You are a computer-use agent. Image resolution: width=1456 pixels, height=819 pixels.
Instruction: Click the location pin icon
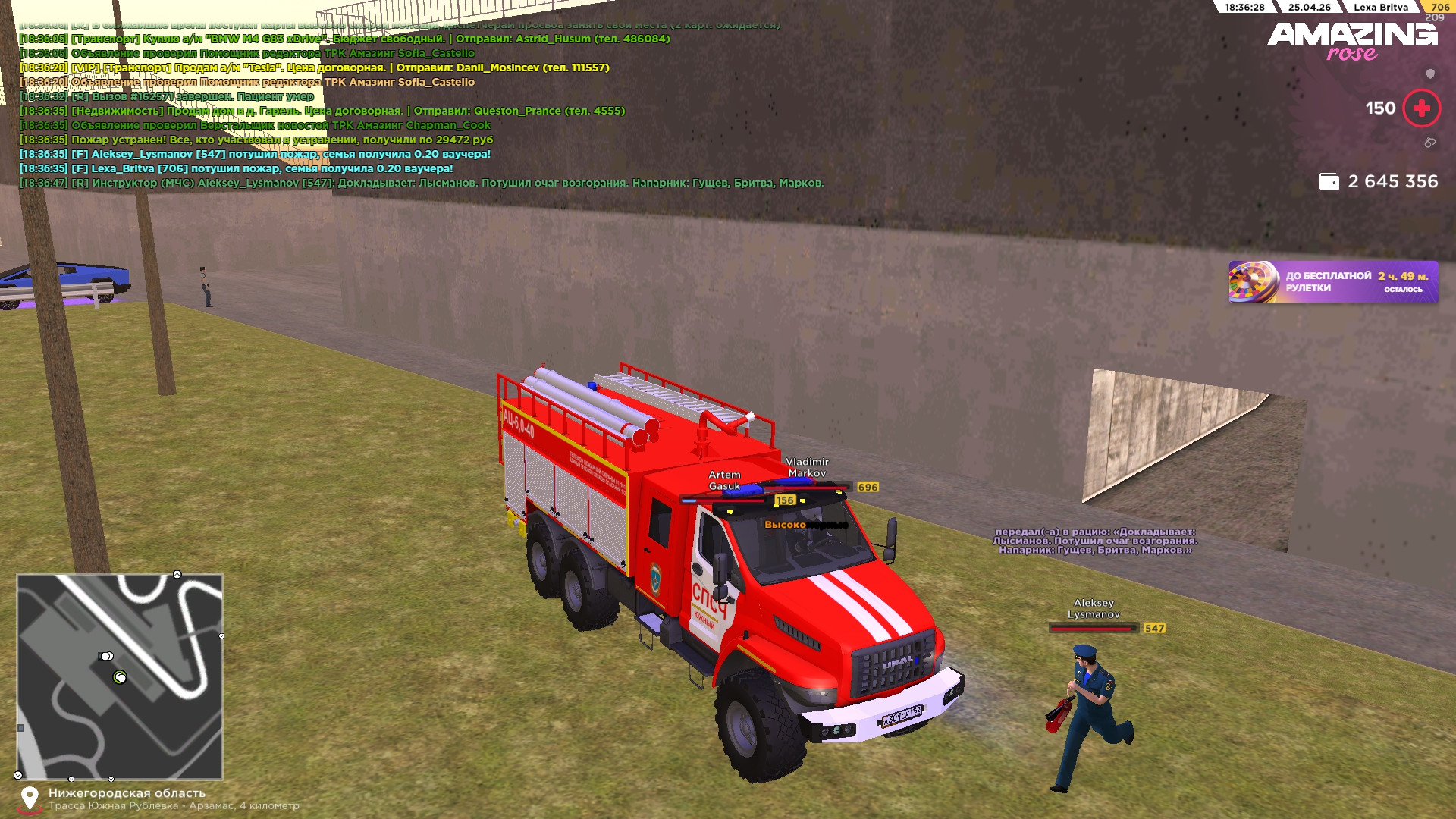coord(30,798)
